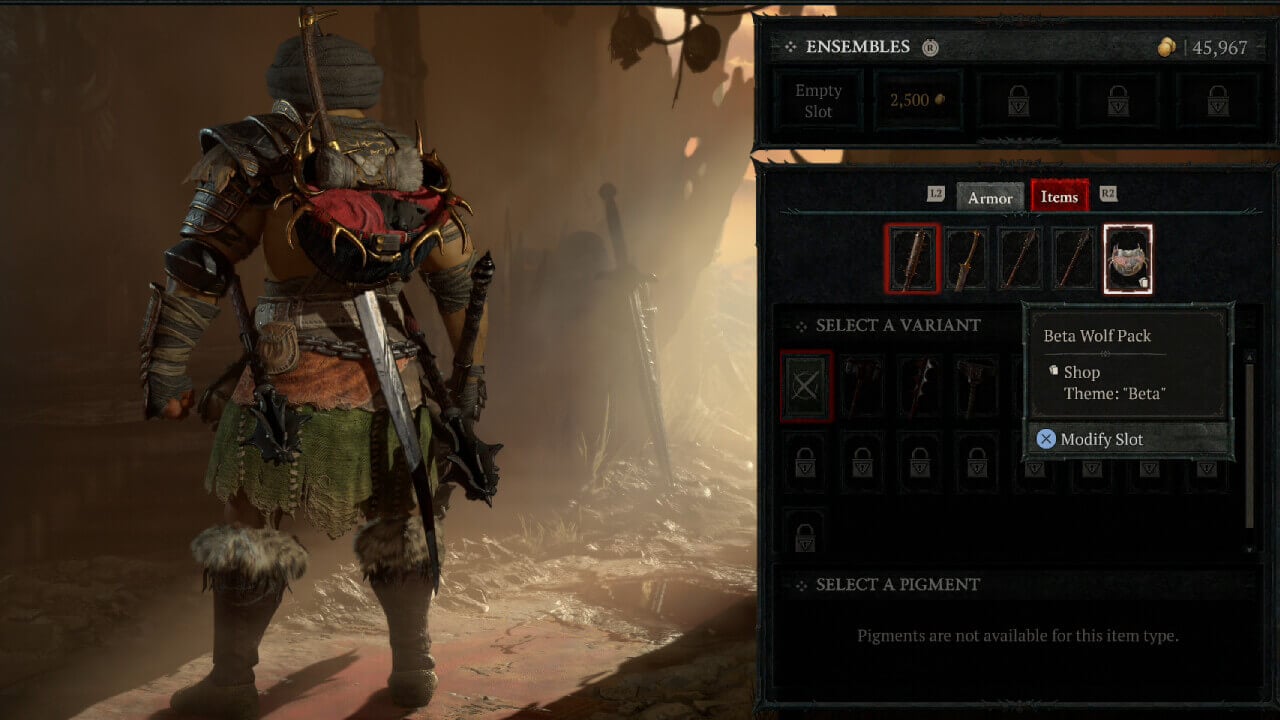This screenshot has width=1280, height=720.
Task: Purchase the 2,500 gold ensemble slot
Action: coord(916,100)
